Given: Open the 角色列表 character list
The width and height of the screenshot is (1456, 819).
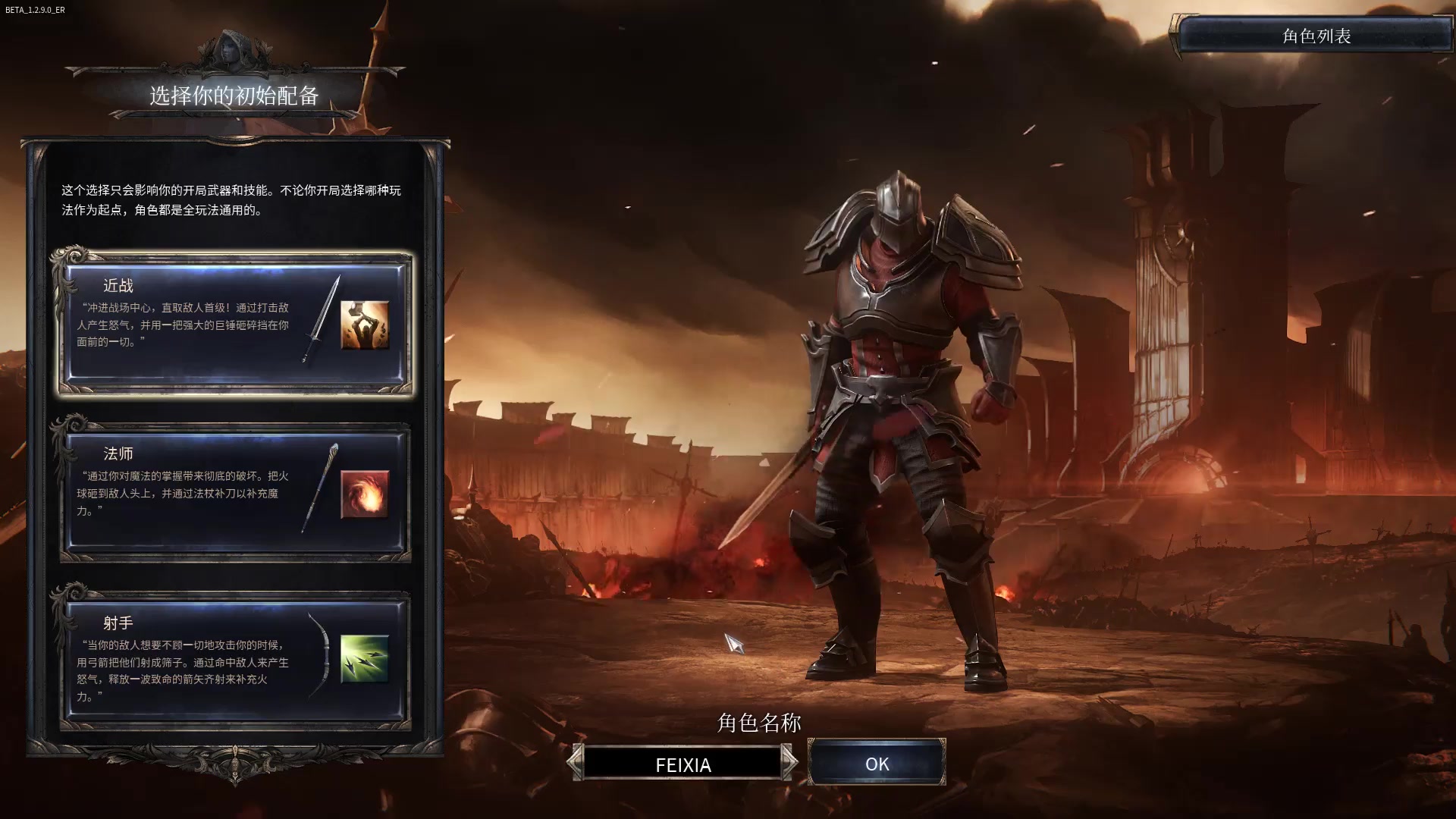Looking at the screenshot, I should (x=1316, y=36).
